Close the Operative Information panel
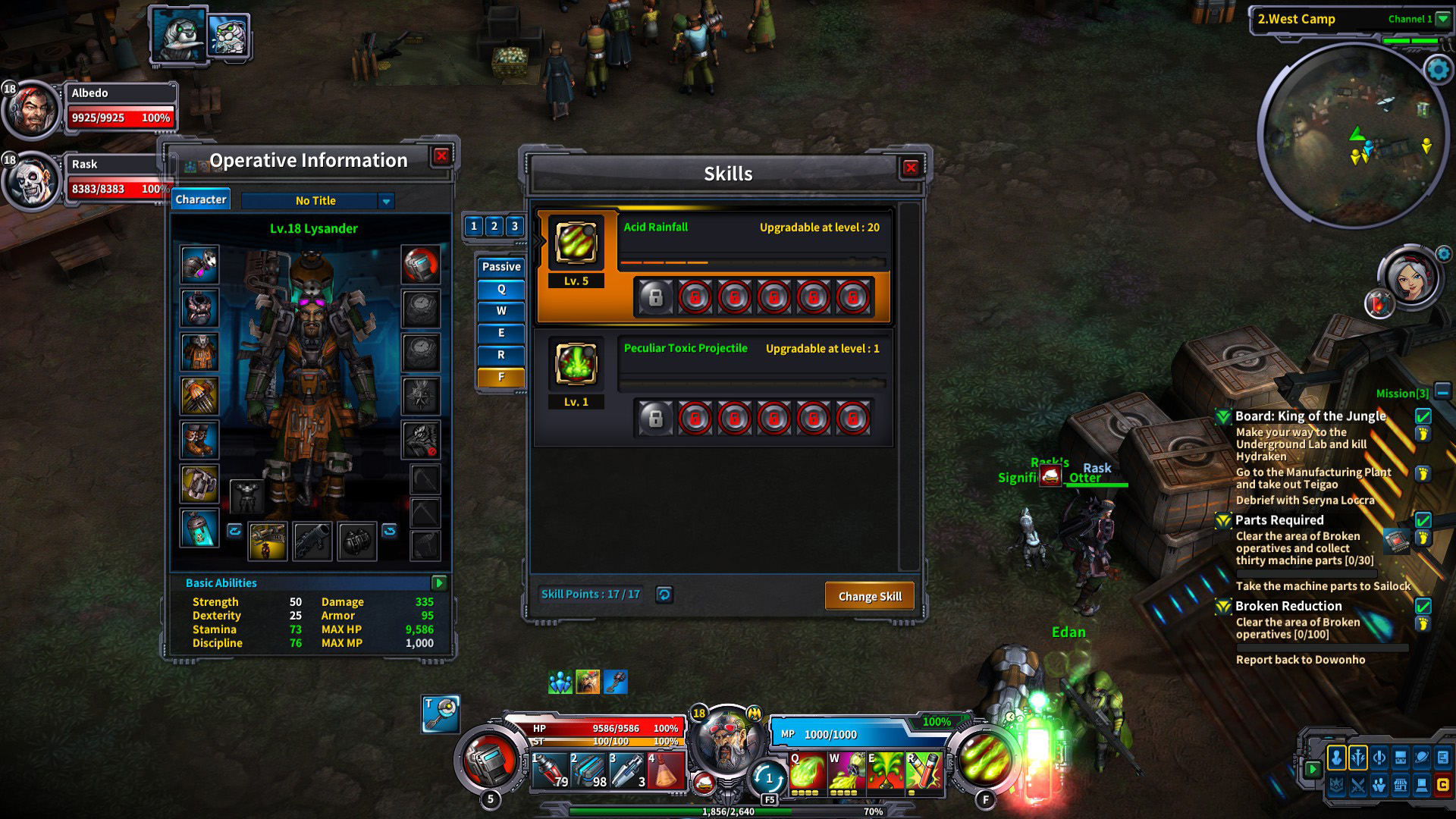Viewport: 1456px width, 819px height. [441, 156]
